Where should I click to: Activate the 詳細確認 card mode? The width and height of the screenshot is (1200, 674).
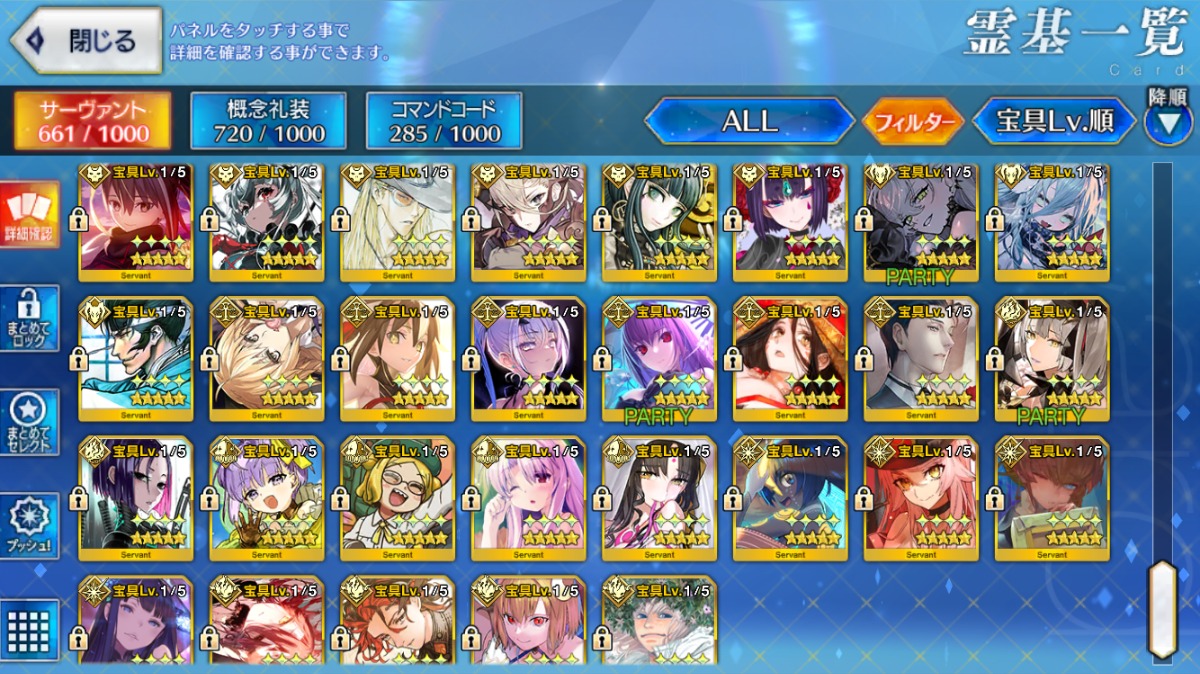tap(30, 215)
